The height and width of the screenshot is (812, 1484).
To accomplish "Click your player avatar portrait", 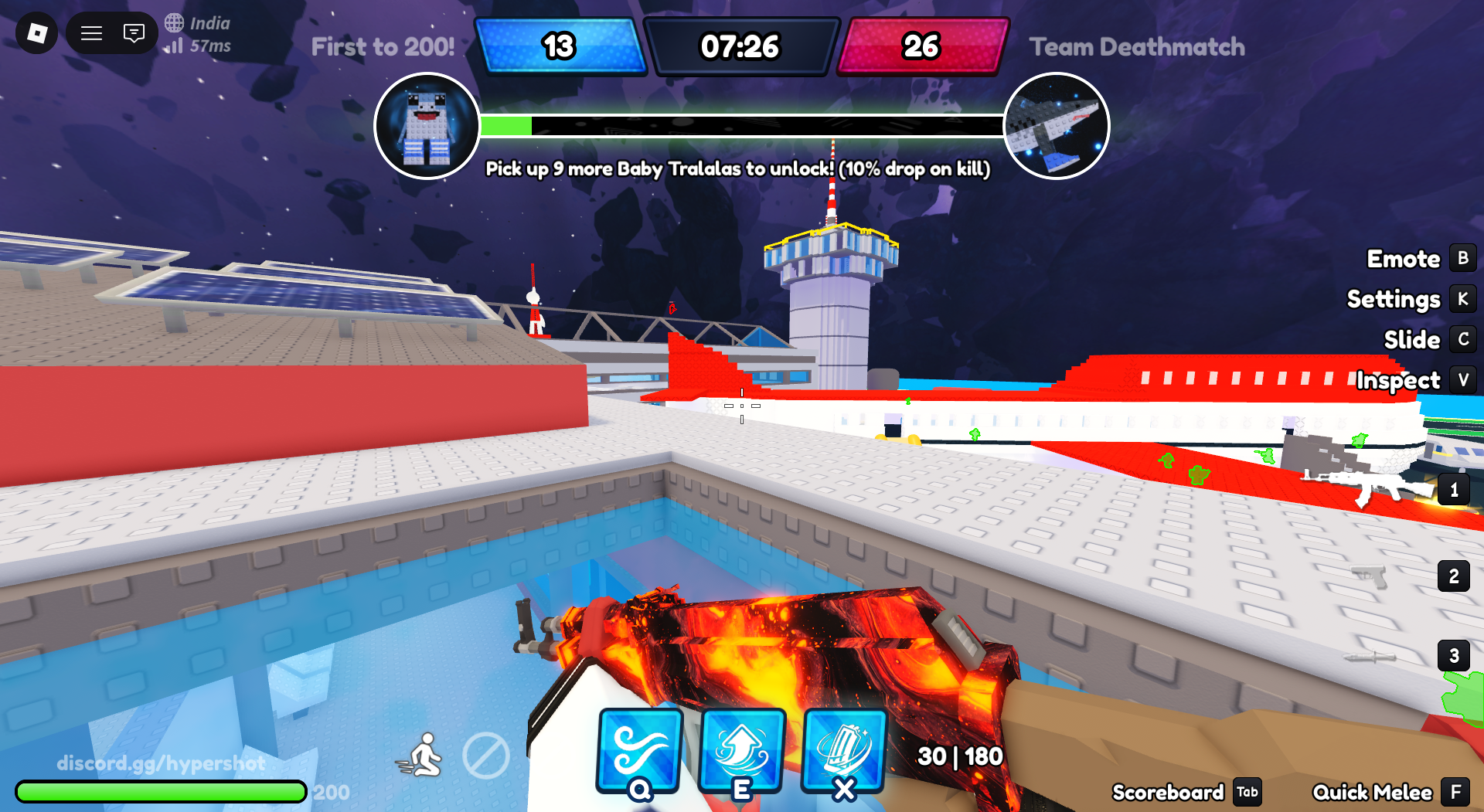I will [x=427, y=126].
